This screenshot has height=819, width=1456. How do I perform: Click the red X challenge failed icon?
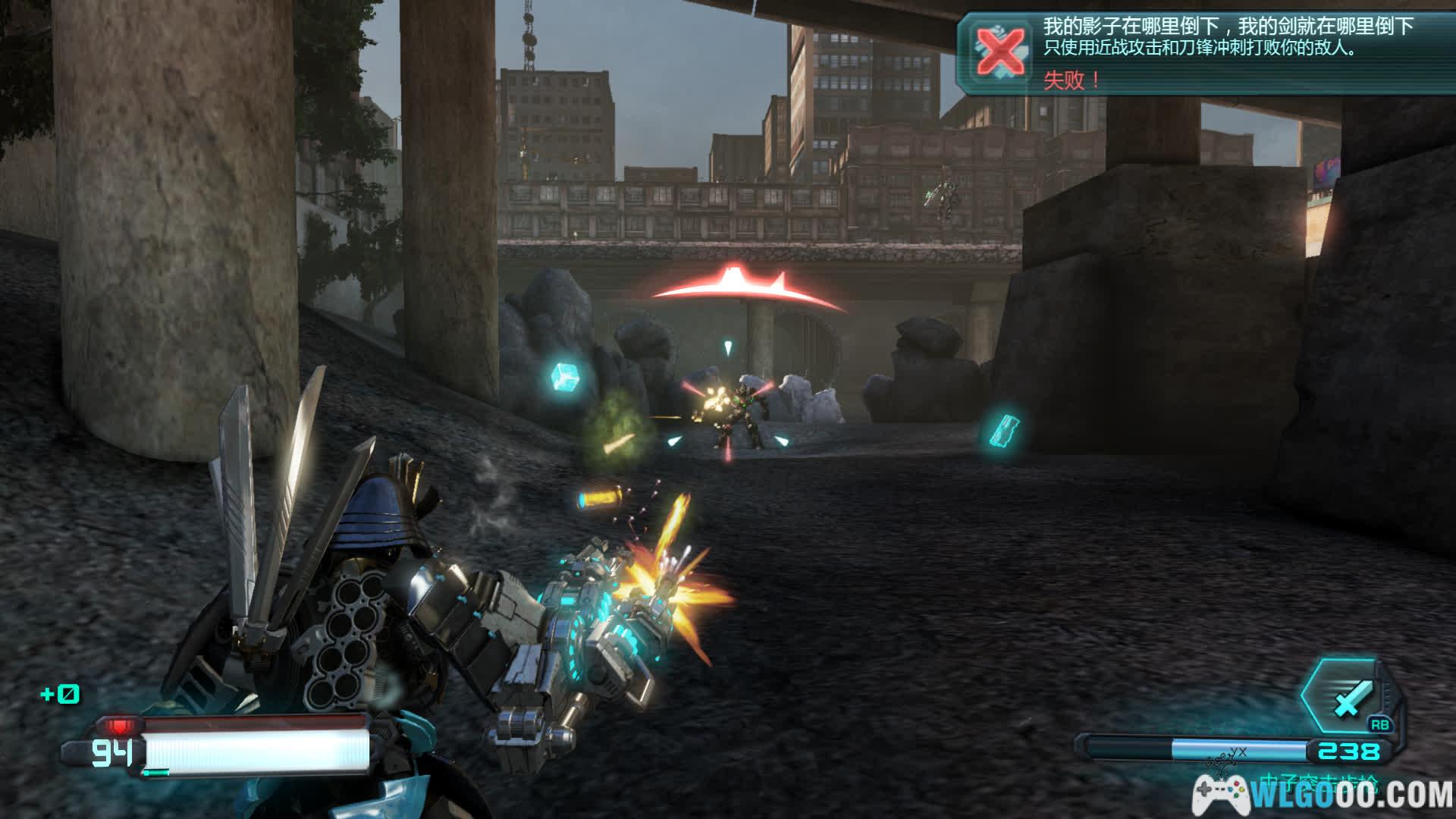pos(1000,52)
